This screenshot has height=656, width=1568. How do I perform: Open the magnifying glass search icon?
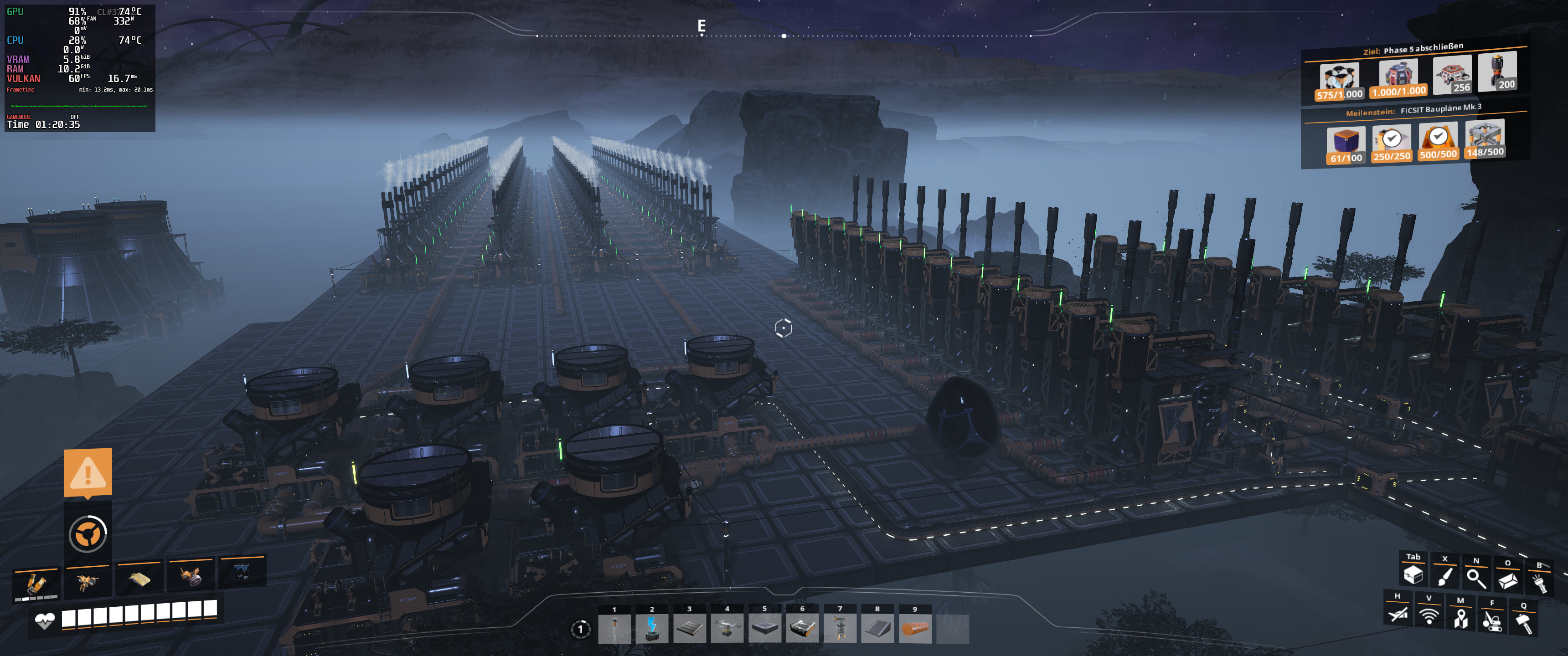pos(1476,579)
